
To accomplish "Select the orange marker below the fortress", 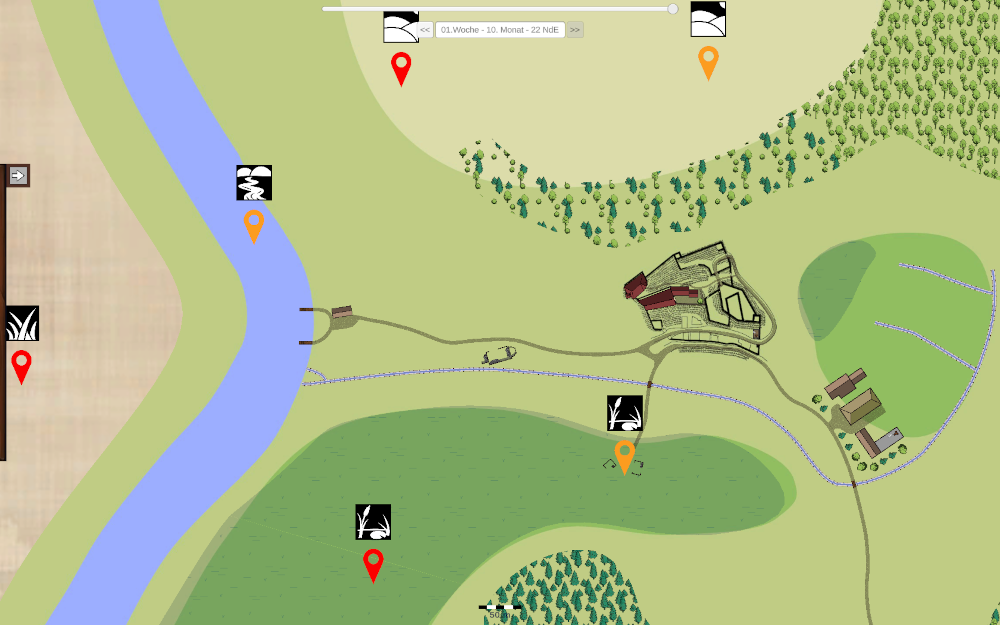I will [625, 455].
